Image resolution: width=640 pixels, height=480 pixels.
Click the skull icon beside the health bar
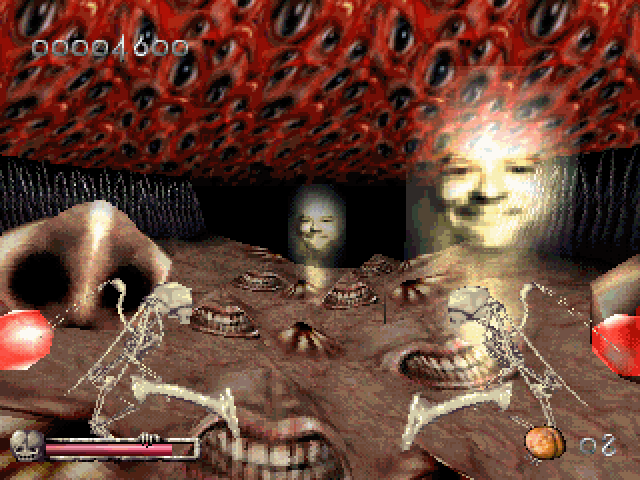click(x=23, y=442)
